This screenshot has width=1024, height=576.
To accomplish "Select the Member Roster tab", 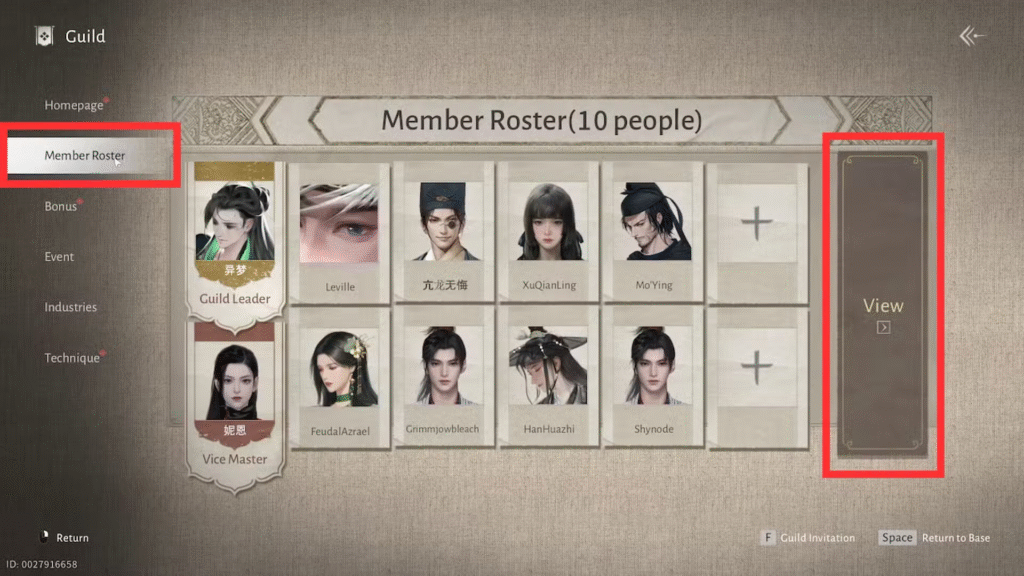I will (x=85, y=156).
